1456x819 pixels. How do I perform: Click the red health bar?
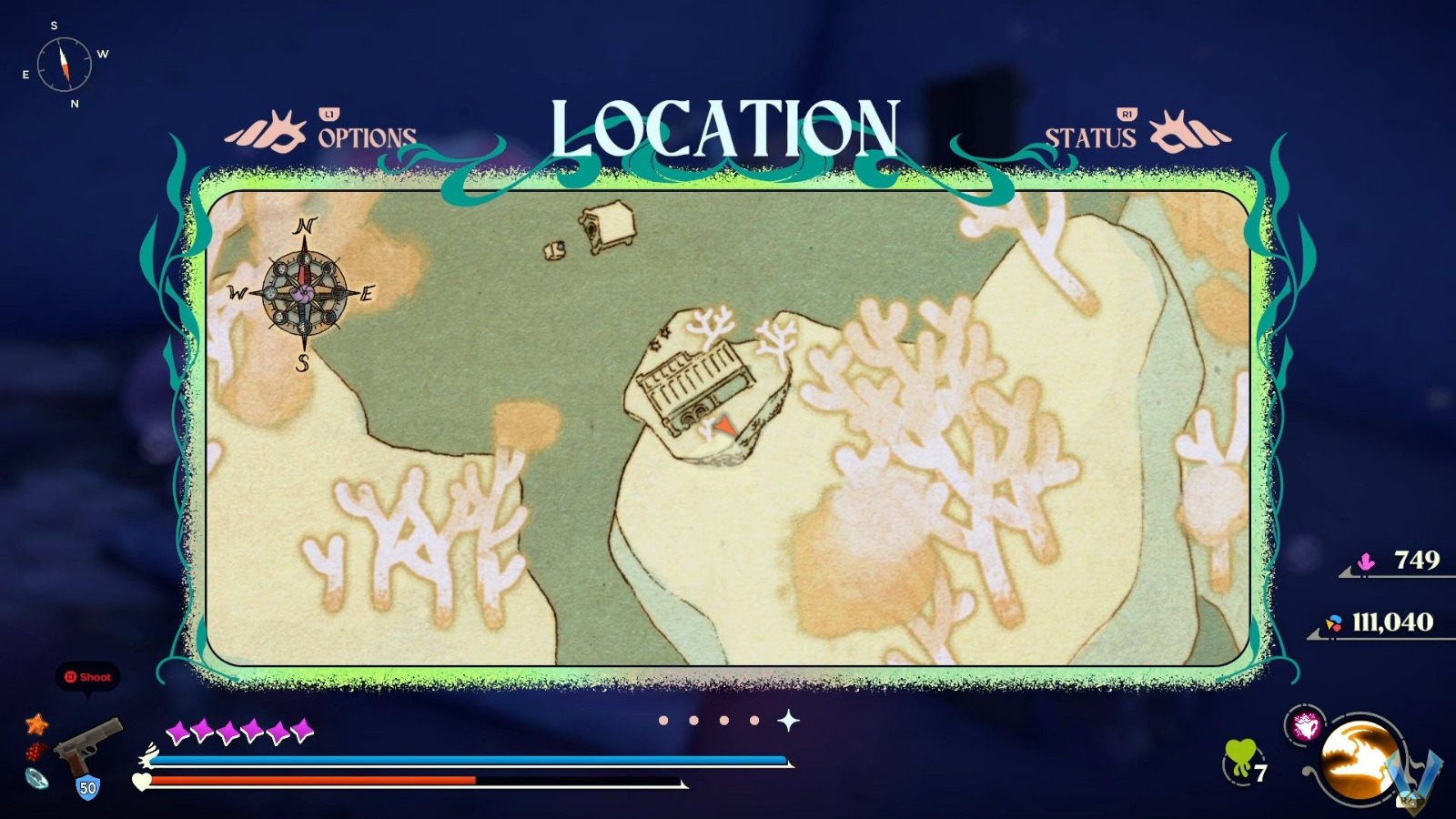pos(314,781)
